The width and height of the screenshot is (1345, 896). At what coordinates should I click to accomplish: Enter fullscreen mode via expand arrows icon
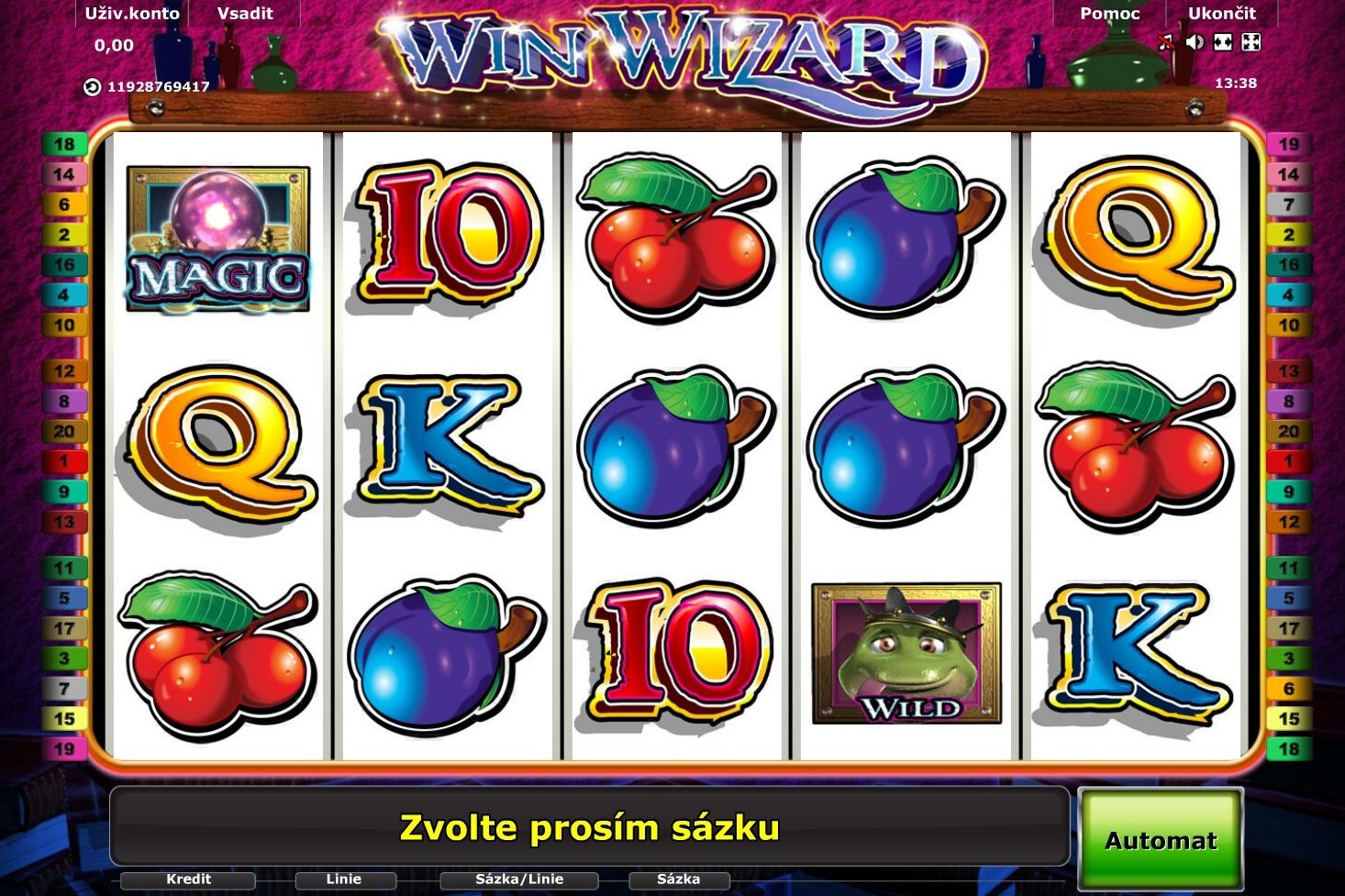click(1249, 41)
